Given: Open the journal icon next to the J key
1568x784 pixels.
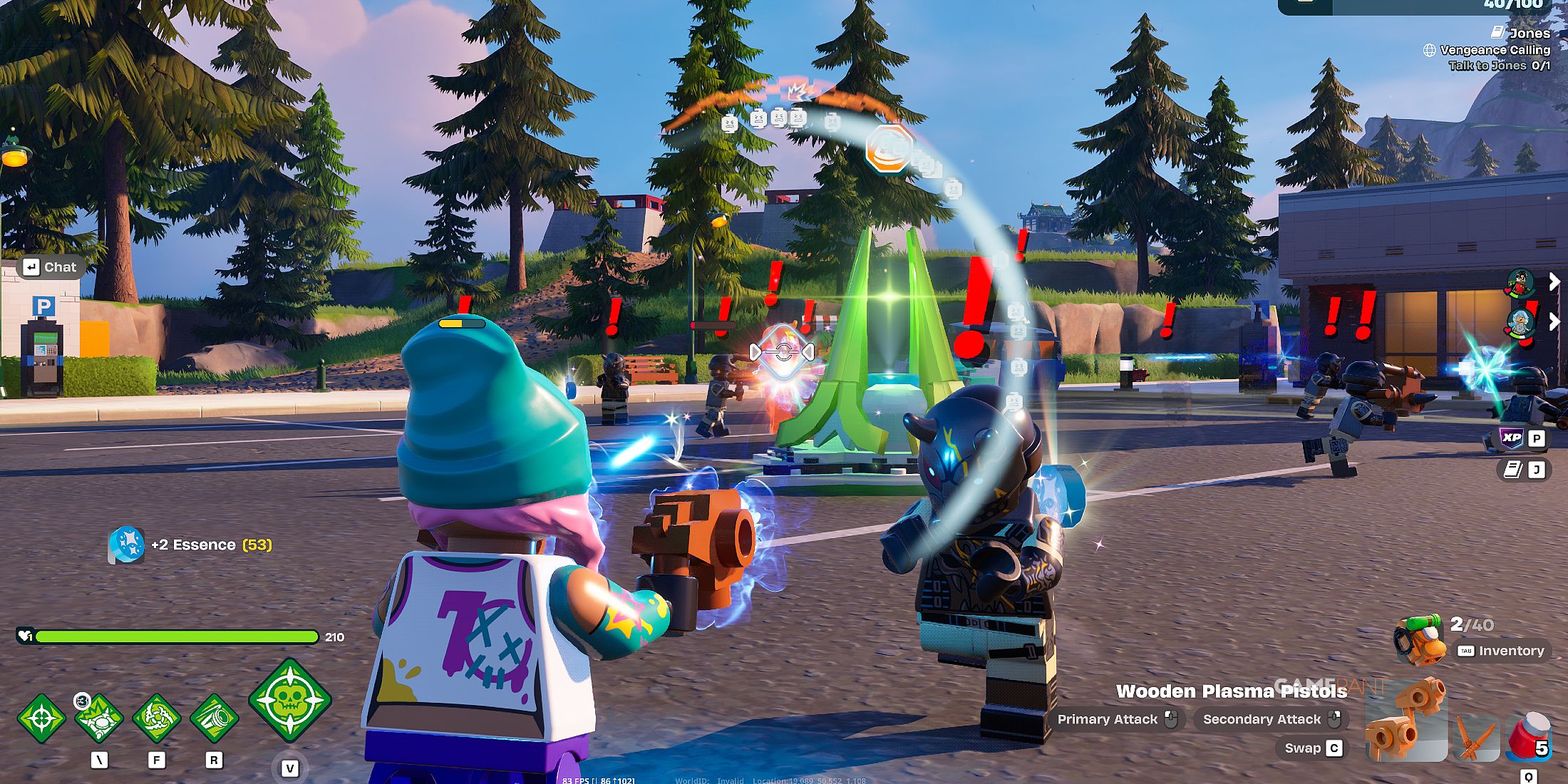Looking at the screenshot, I should click(x=1512, y=469).
